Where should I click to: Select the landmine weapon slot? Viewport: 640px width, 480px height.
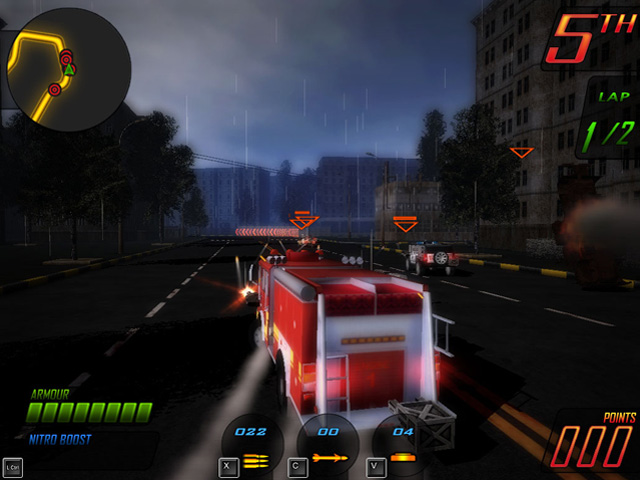(x=401, y=445)
